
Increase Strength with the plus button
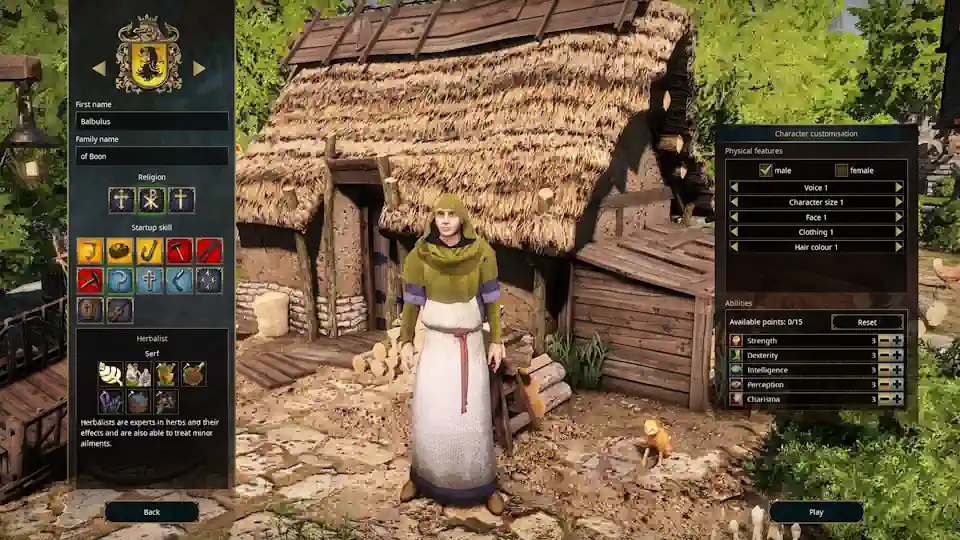897,340
